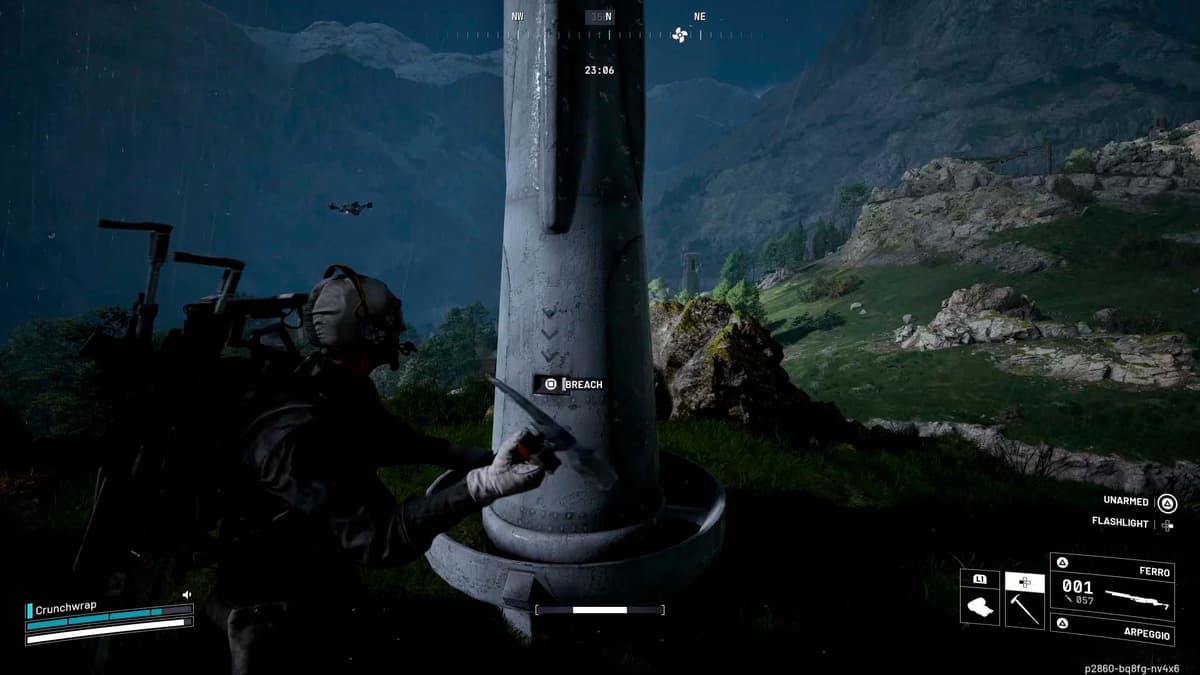Viewport: 1200px width, 675px height.
Task: Select the bandage item slot
Action: coord(980,605)
